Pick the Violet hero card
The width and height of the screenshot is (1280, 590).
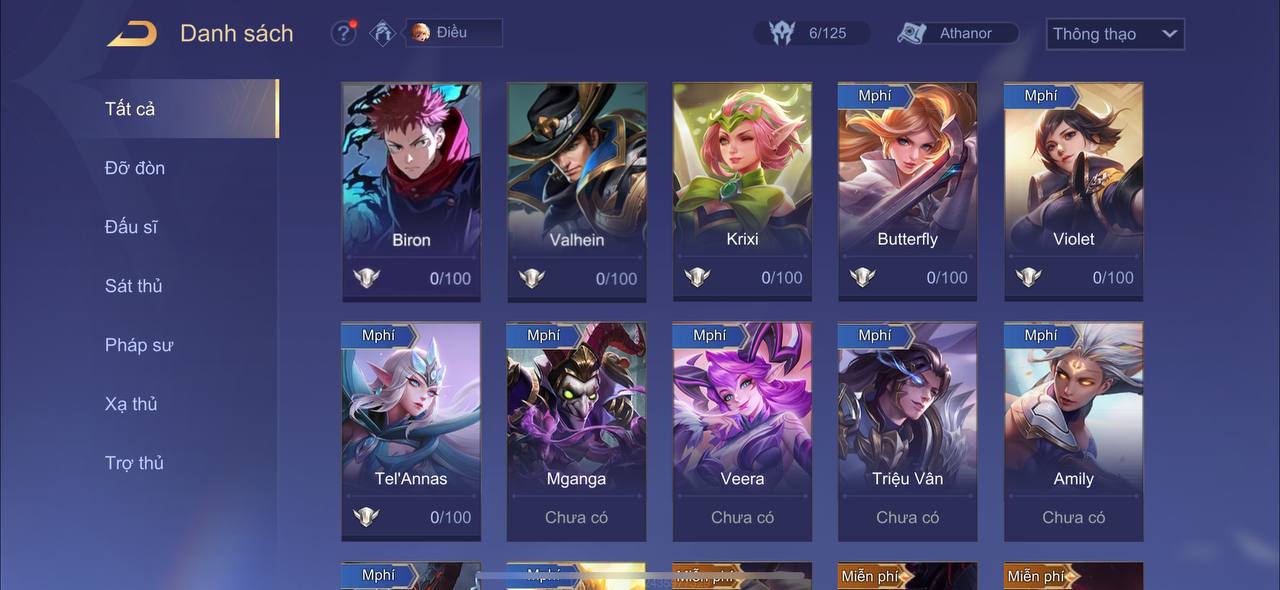[x=1073, y=190]
